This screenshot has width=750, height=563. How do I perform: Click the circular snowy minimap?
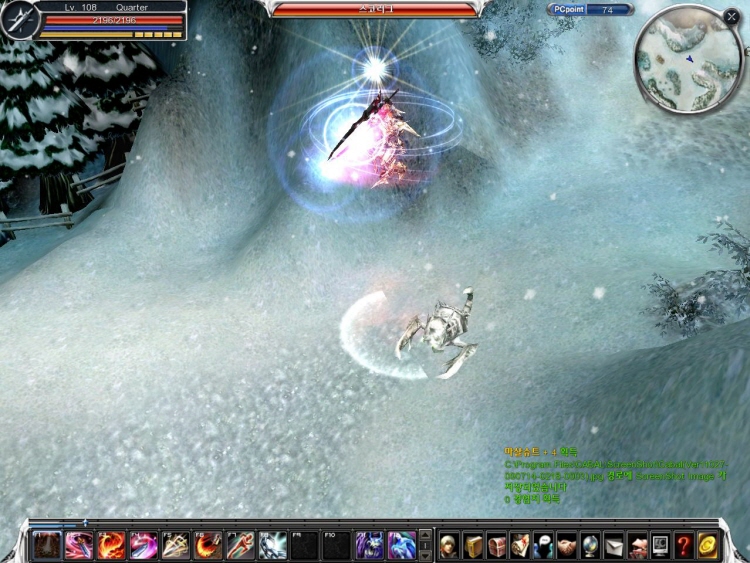(x=688, y=60)
